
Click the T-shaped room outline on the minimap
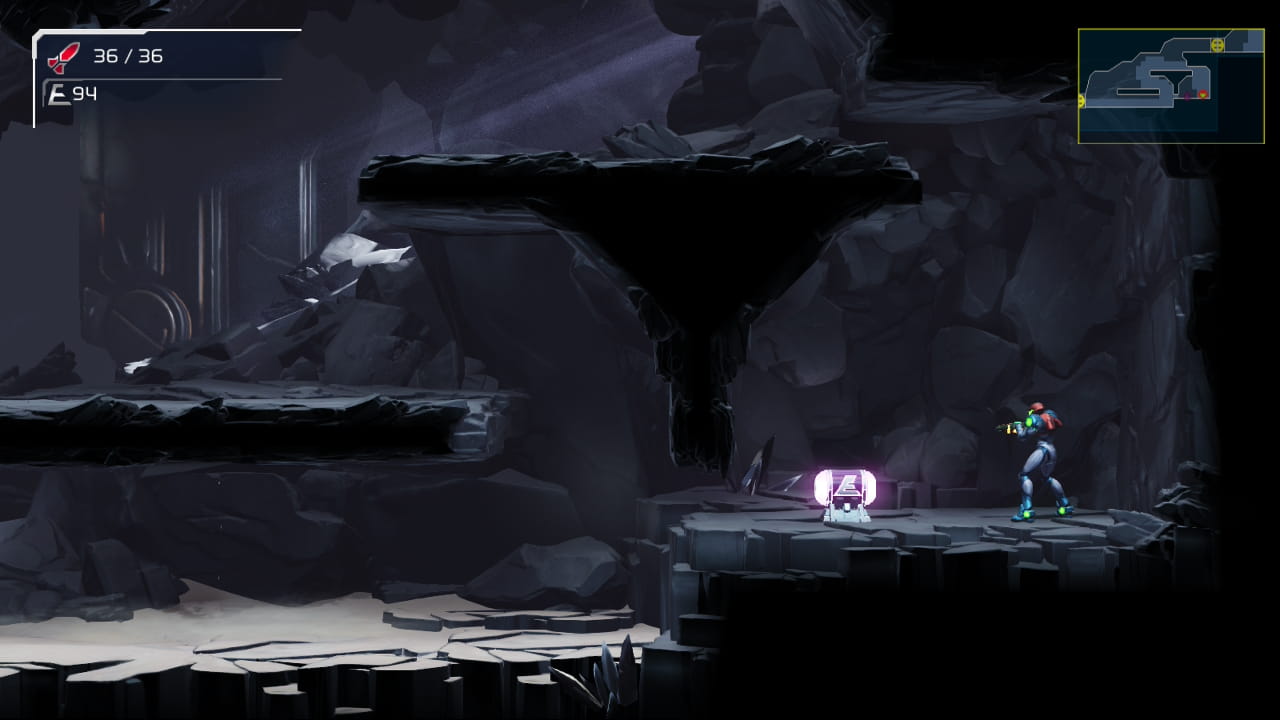click(1172, 80)
